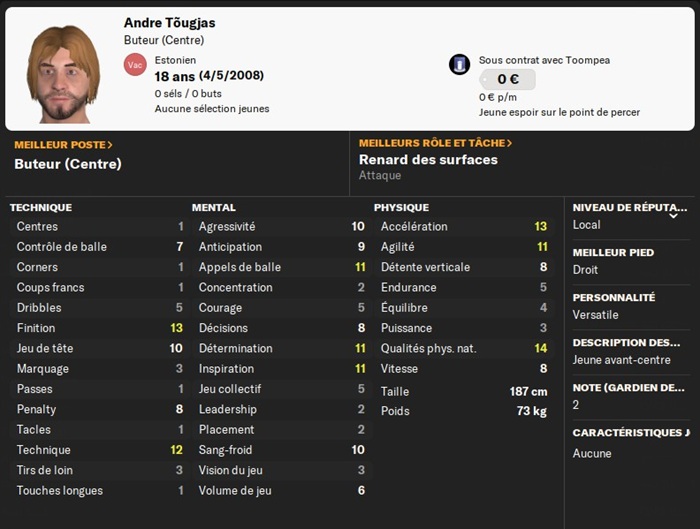This screenshot has height=529, width=700.
Task: Click the Technique attribute row valued 12
Action: coord(99,450)
